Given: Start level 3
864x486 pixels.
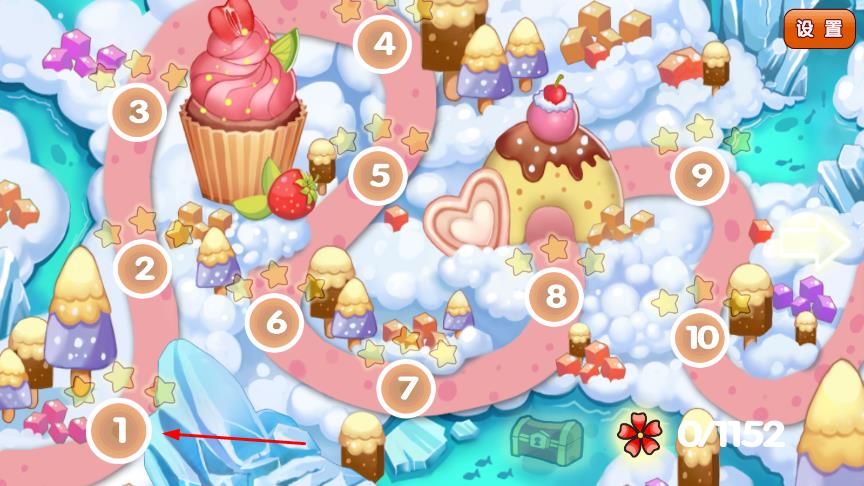Looking at the screenshot, I should (x=138, y=112).
